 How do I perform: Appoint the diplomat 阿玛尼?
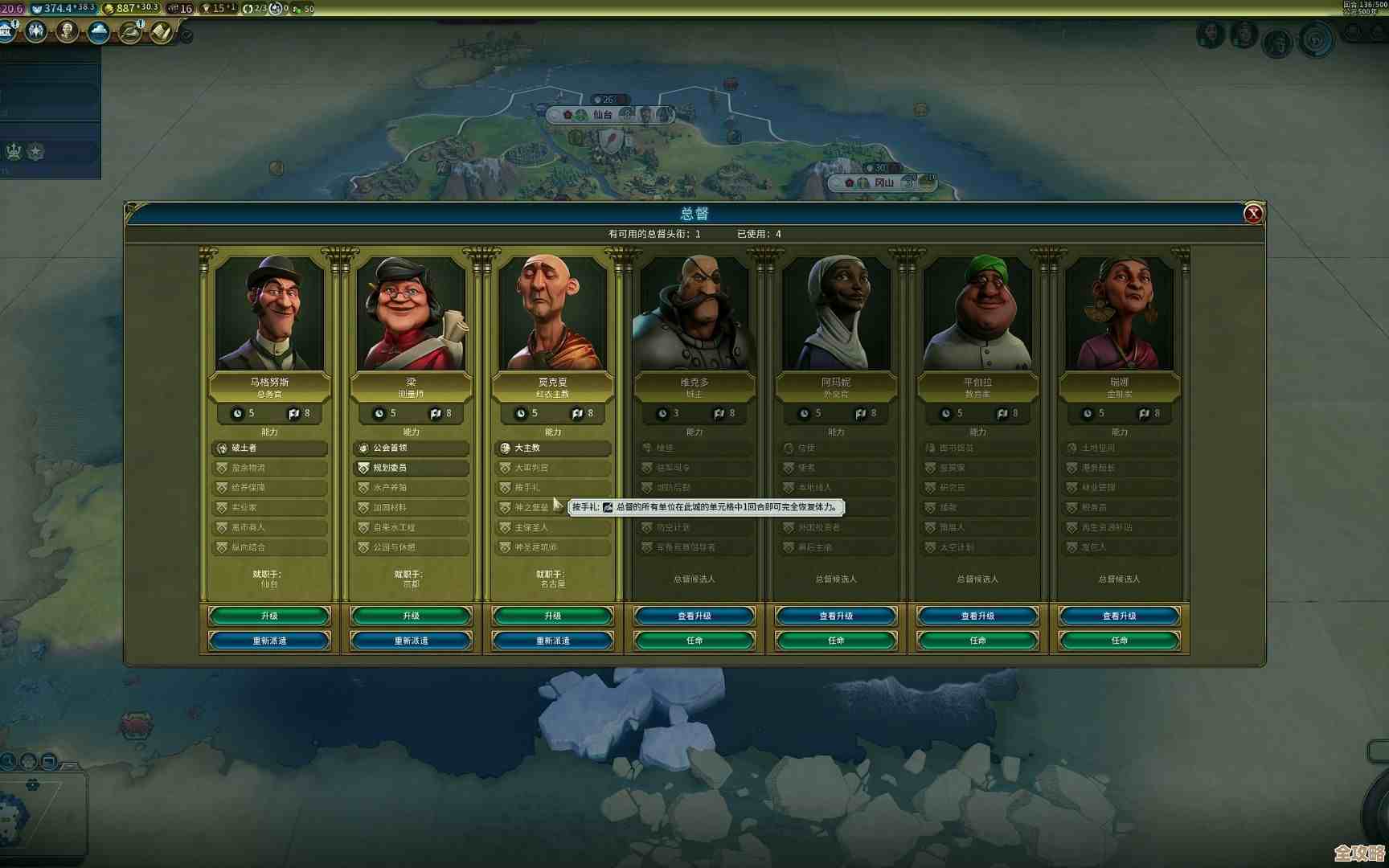836,641
